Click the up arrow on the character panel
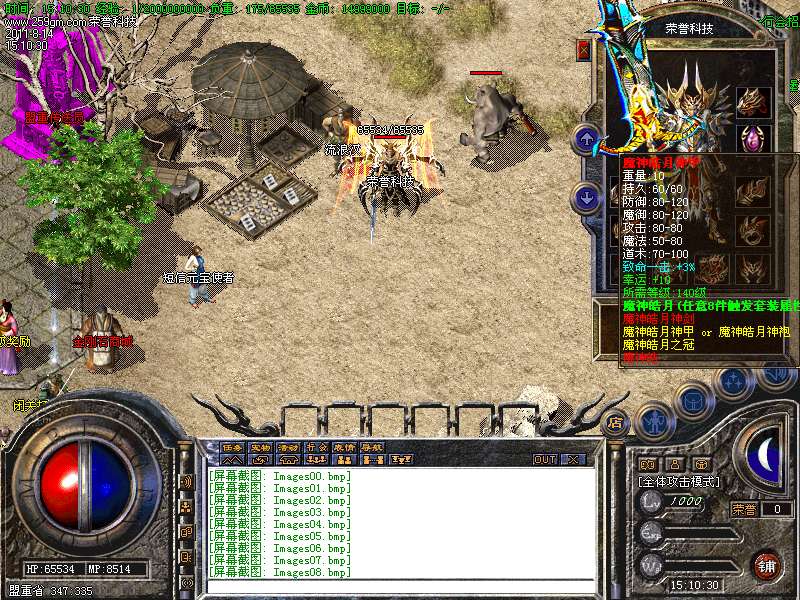The width and height of the screenshot is (800, 600). coord(587,138)
